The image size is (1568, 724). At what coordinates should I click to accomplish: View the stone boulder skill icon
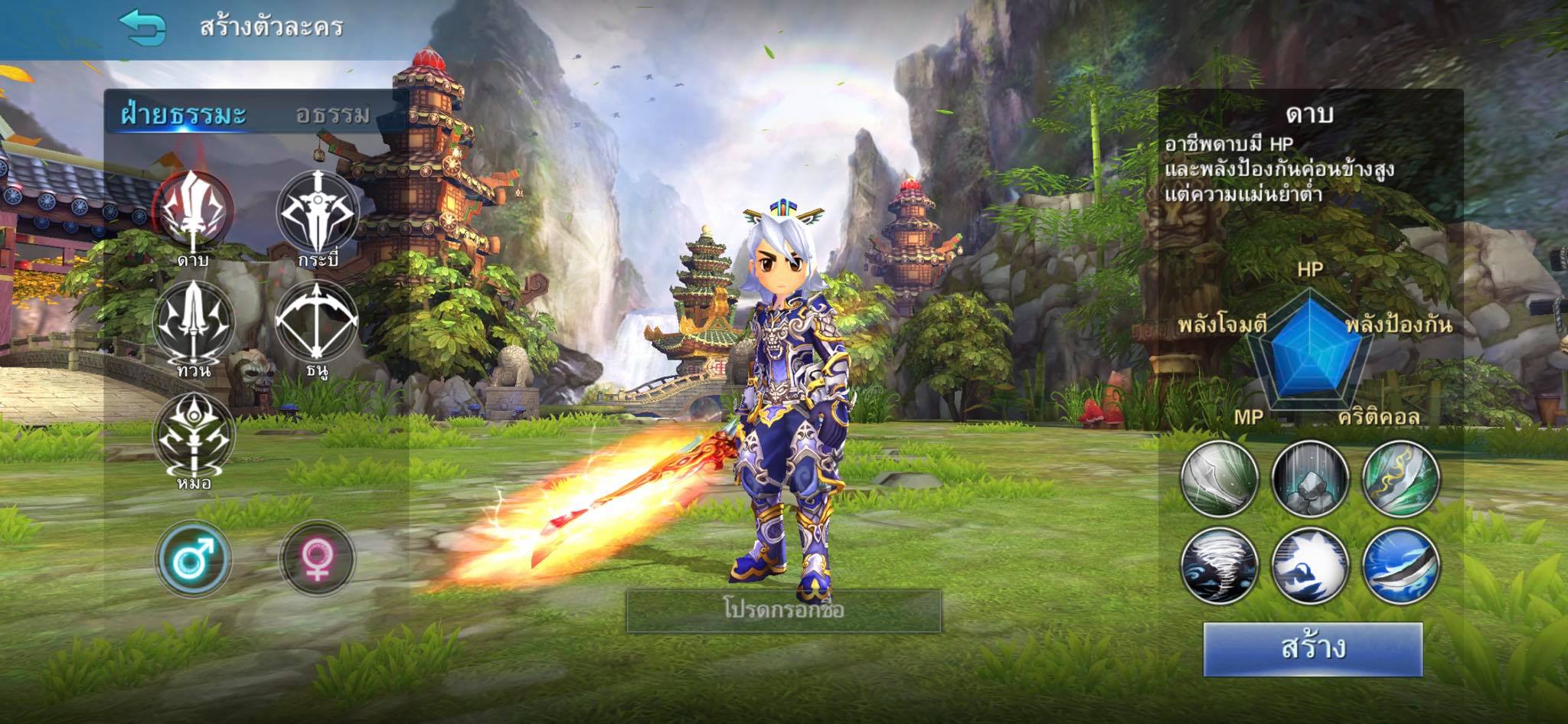pos(1310,479)
